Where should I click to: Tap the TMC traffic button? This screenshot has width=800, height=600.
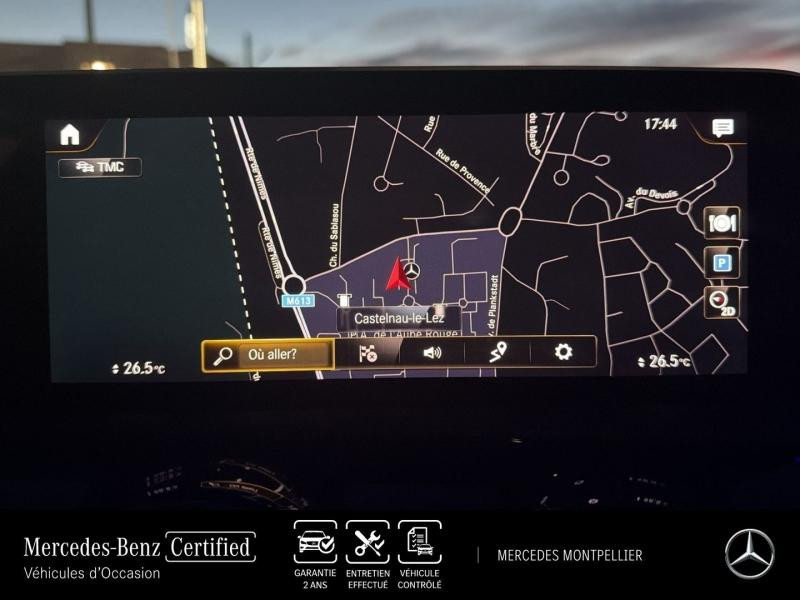point(100,168)
